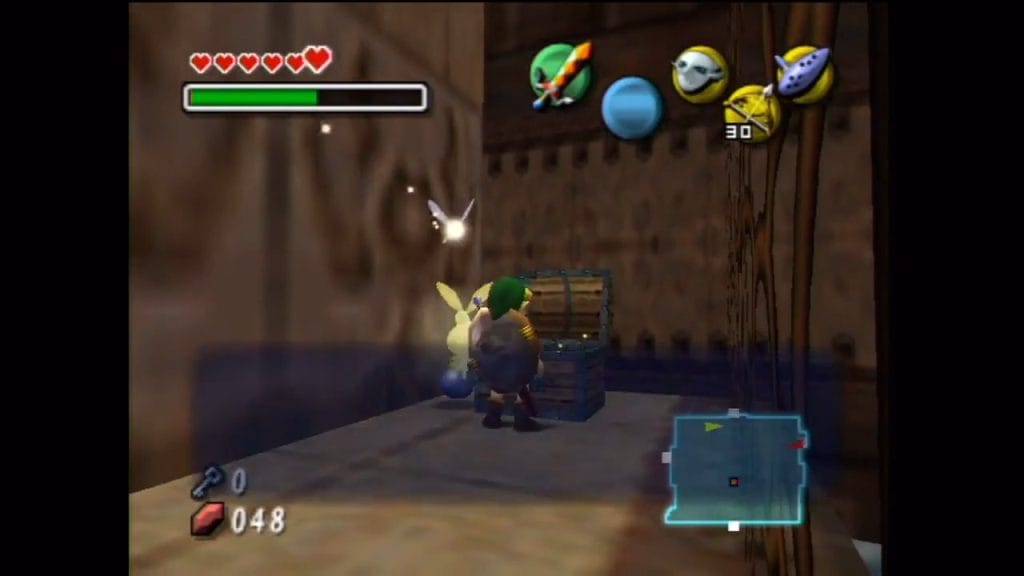Equip the Zora Mask item
Screen dimensions: 1024x576
tap(699, 74)
